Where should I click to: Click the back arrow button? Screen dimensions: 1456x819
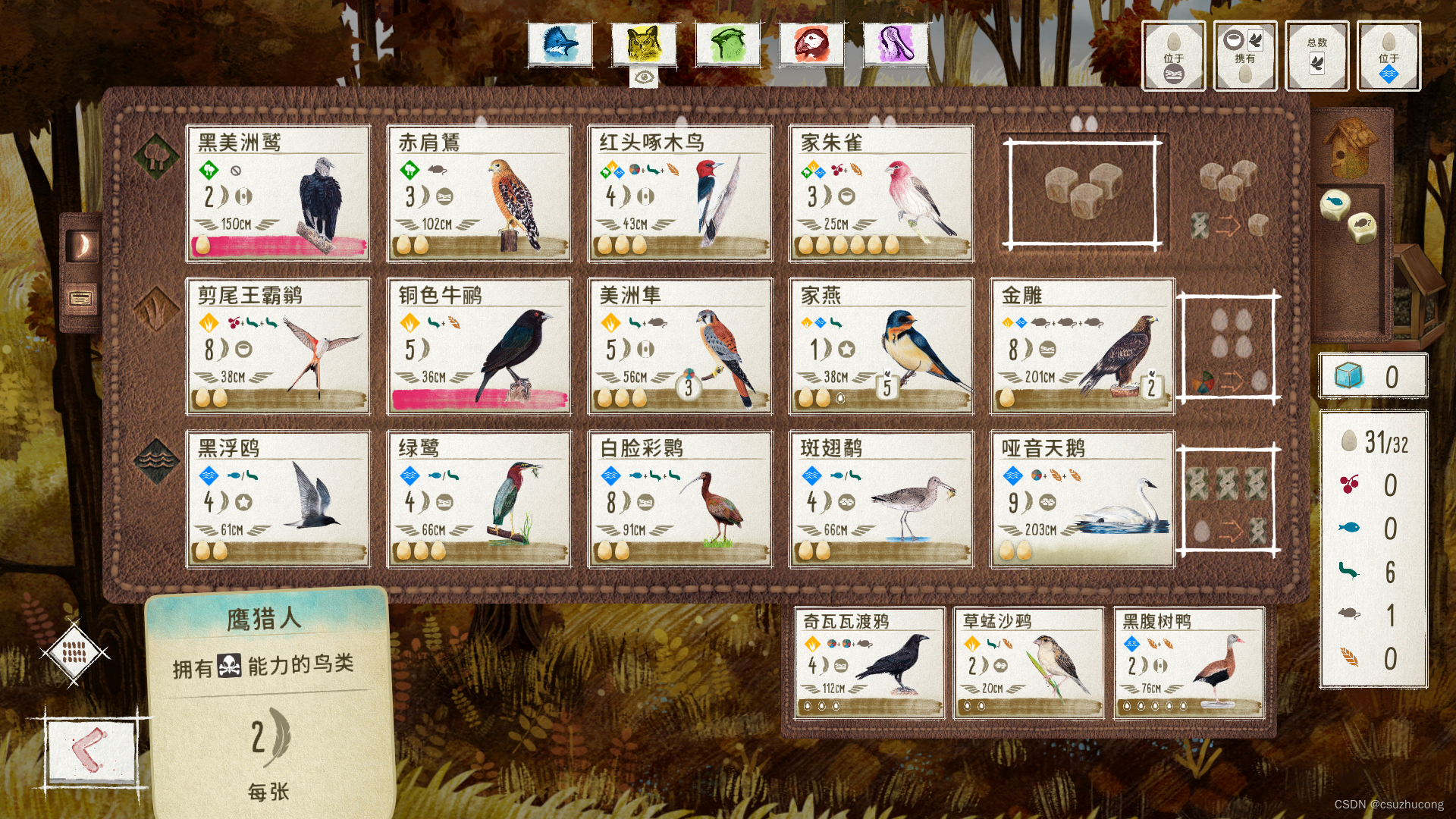(91, 752)
